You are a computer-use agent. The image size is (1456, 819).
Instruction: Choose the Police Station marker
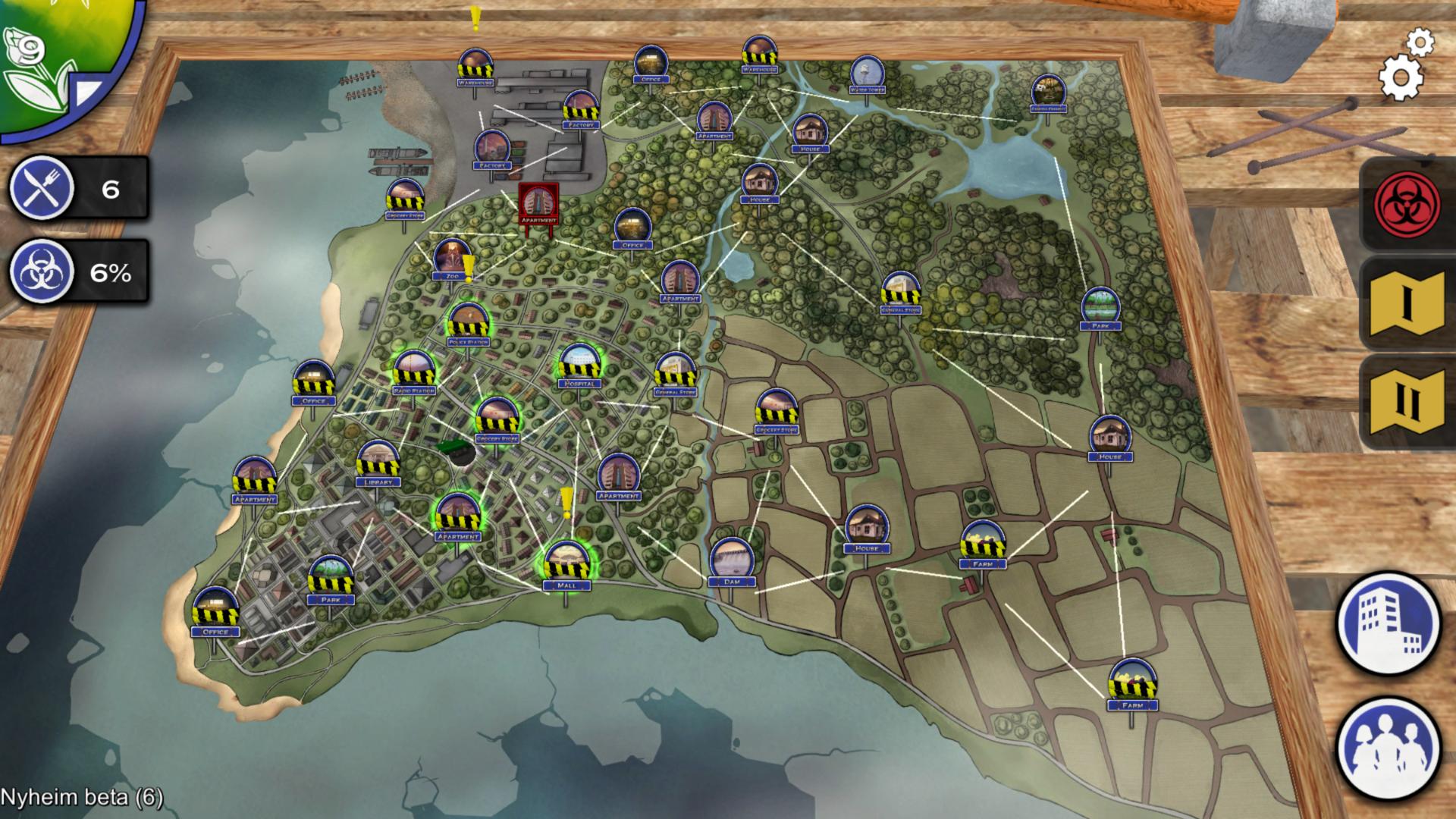tap(469, 324)
